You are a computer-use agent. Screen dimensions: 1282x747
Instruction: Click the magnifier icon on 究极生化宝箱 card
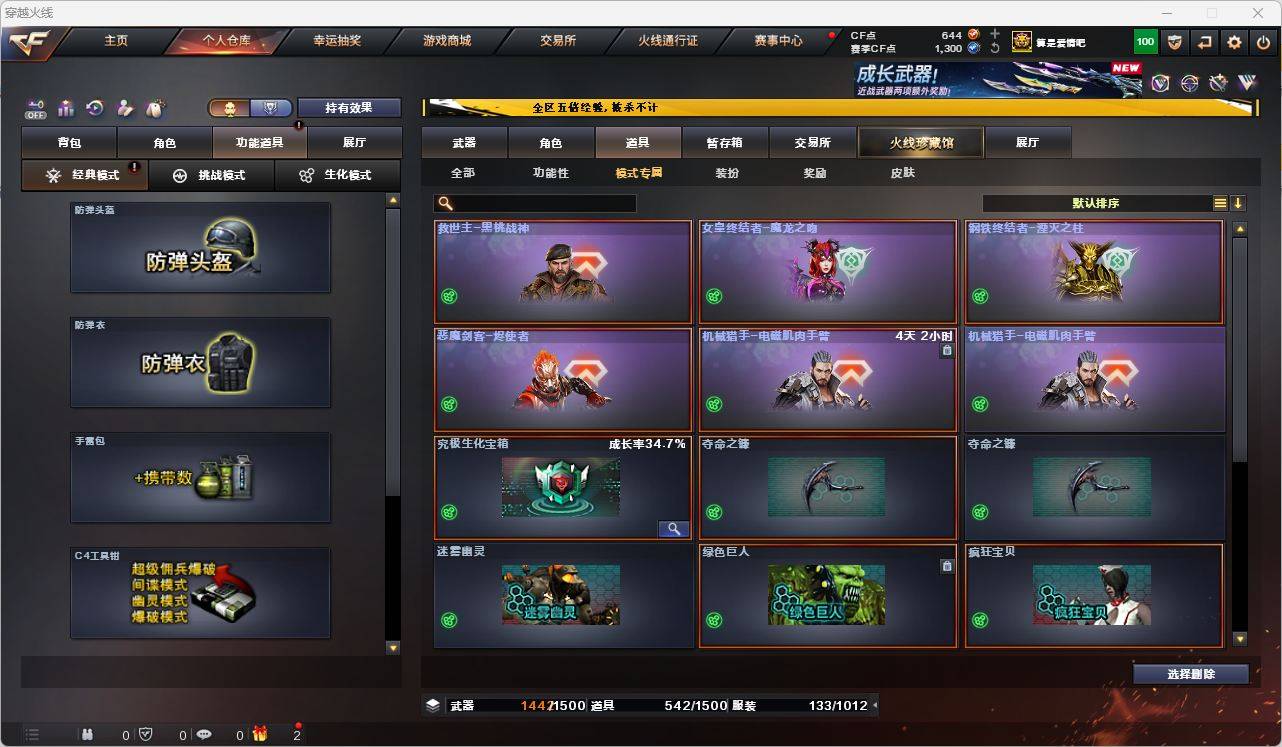(x=675, y=528)
